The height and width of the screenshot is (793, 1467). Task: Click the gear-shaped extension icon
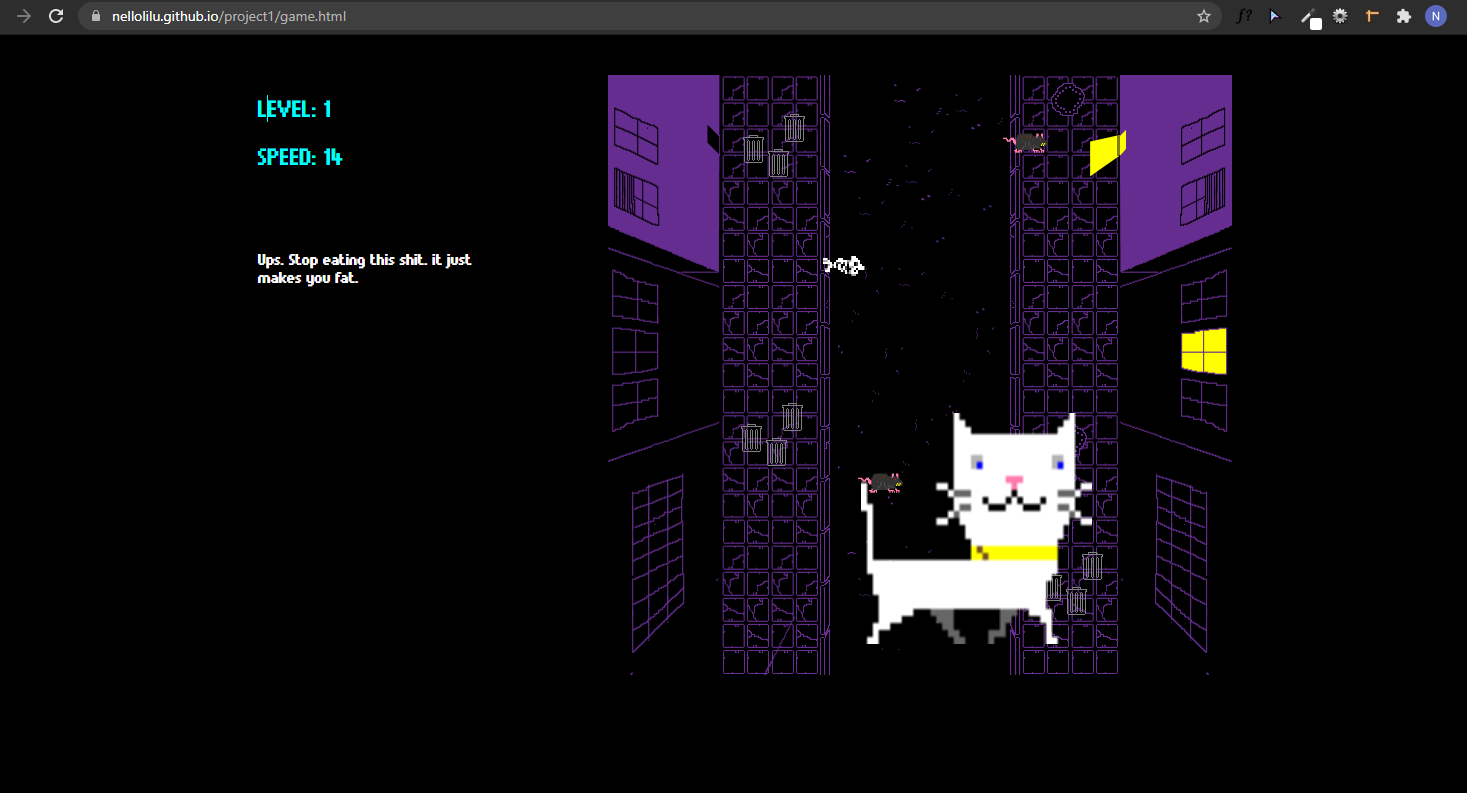1339,16
